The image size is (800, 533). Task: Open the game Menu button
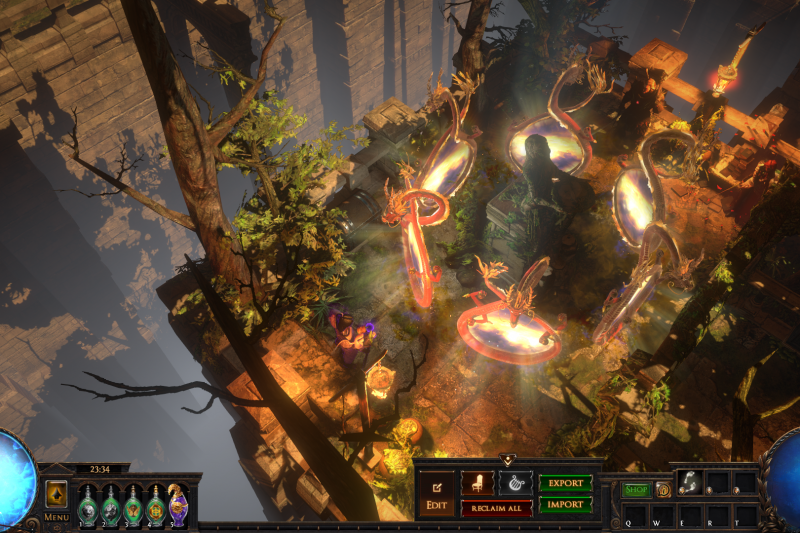tap(56, 517)
